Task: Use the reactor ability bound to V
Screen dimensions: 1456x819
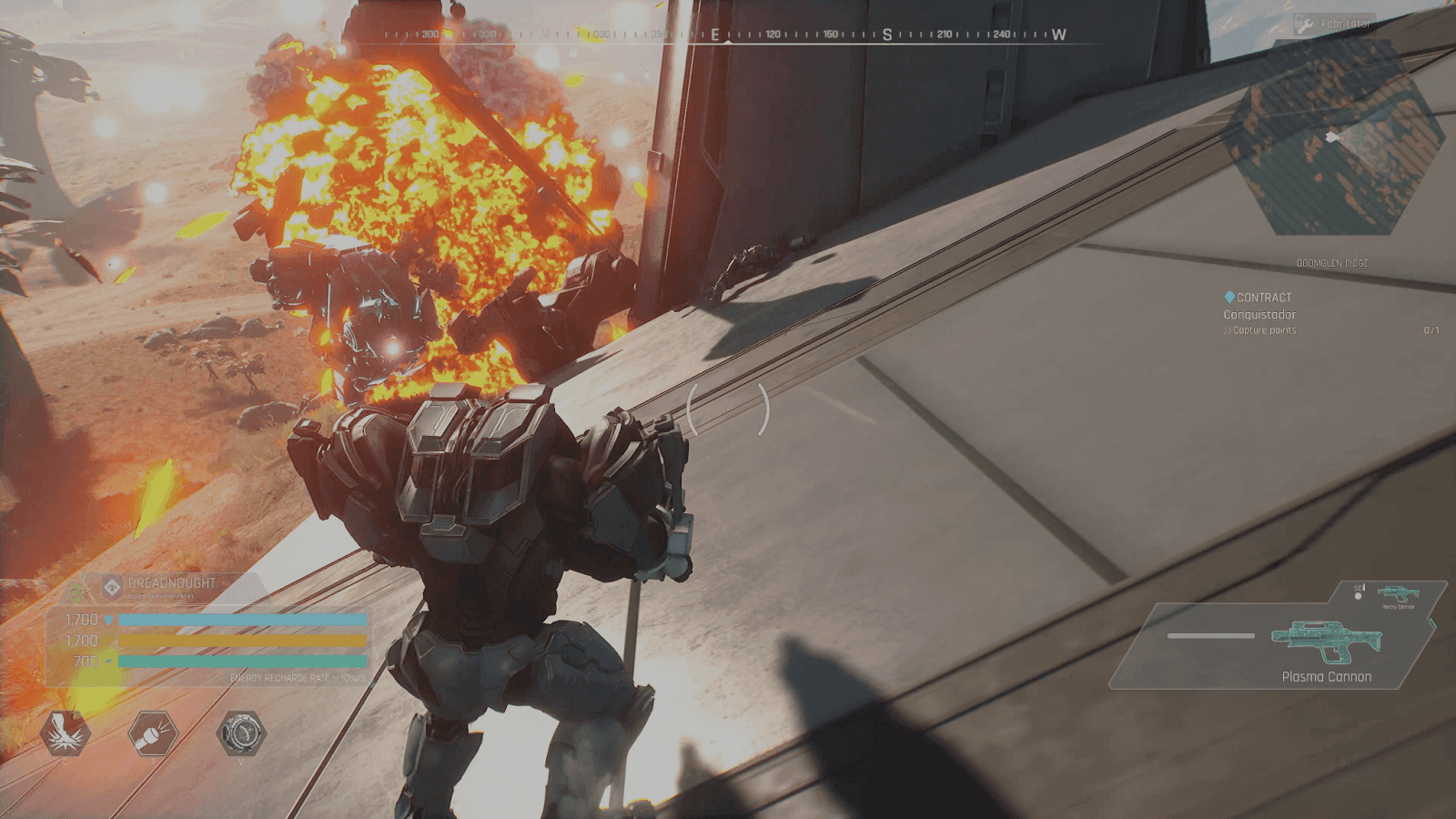Action: pyautogui.click(x=241, y=733)
